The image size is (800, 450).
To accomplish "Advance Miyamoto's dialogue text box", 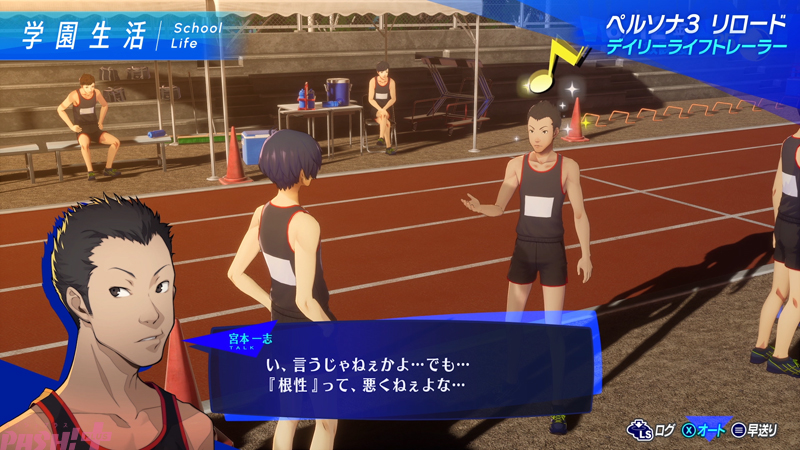I will (x=400, y=368).
